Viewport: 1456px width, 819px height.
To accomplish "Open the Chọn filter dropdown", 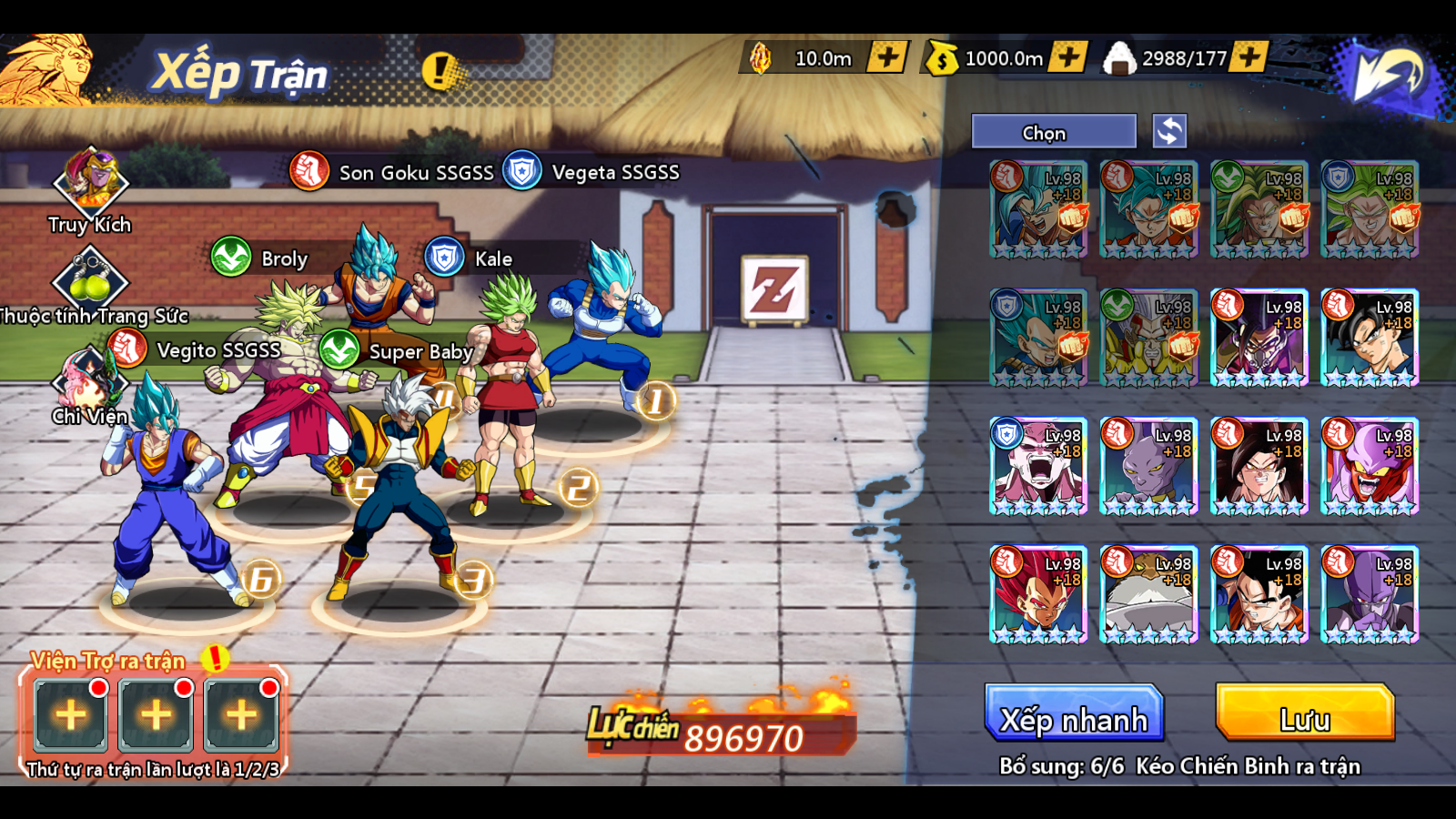I will pyautogui.click(x=1054, y=132).
